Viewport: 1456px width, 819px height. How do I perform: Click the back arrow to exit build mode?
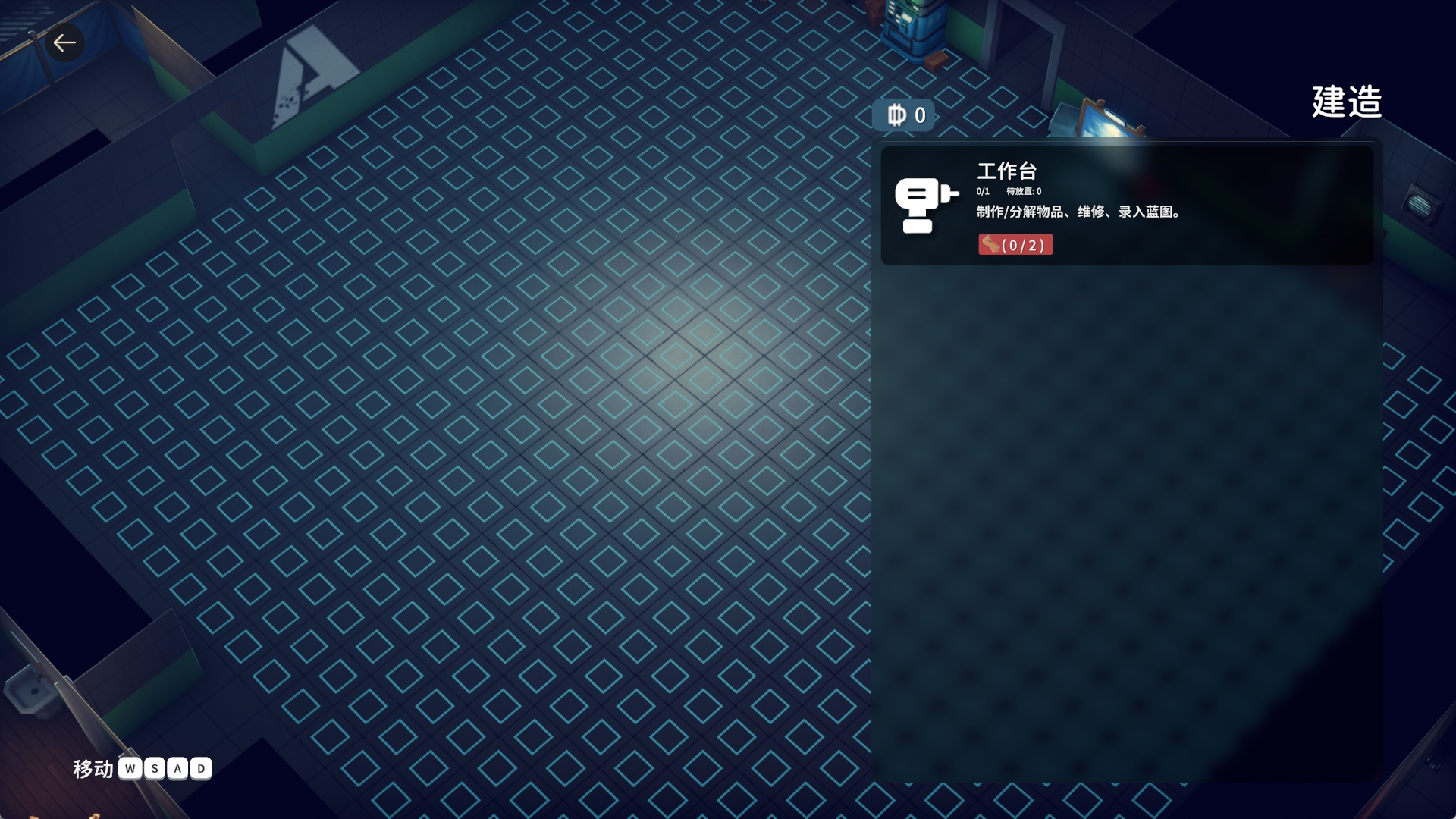pos(64,42)
